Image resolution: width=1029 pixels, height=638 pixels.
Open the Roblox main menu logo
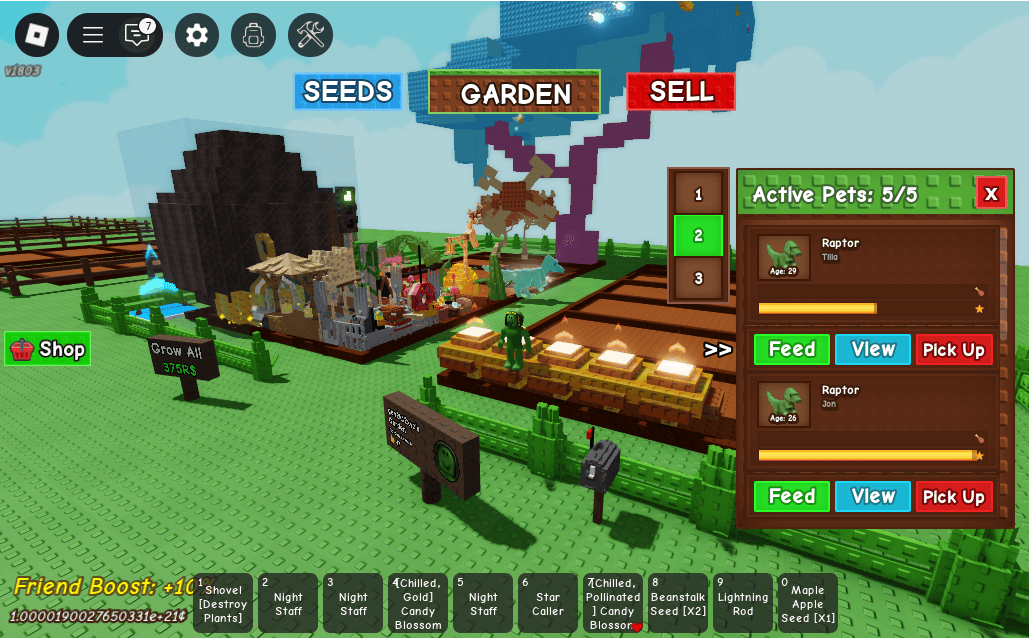click(37, 35)
